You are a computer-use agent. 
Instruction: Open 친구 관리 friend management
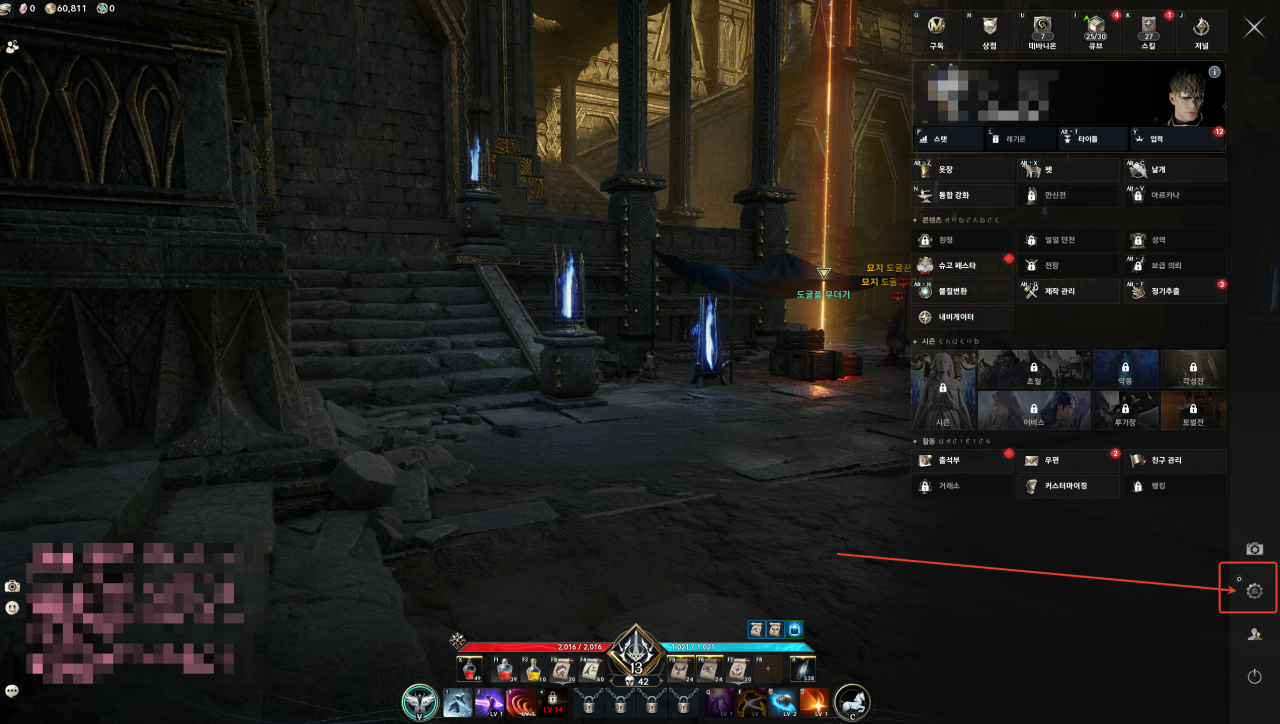click(x=1174, y=461)
